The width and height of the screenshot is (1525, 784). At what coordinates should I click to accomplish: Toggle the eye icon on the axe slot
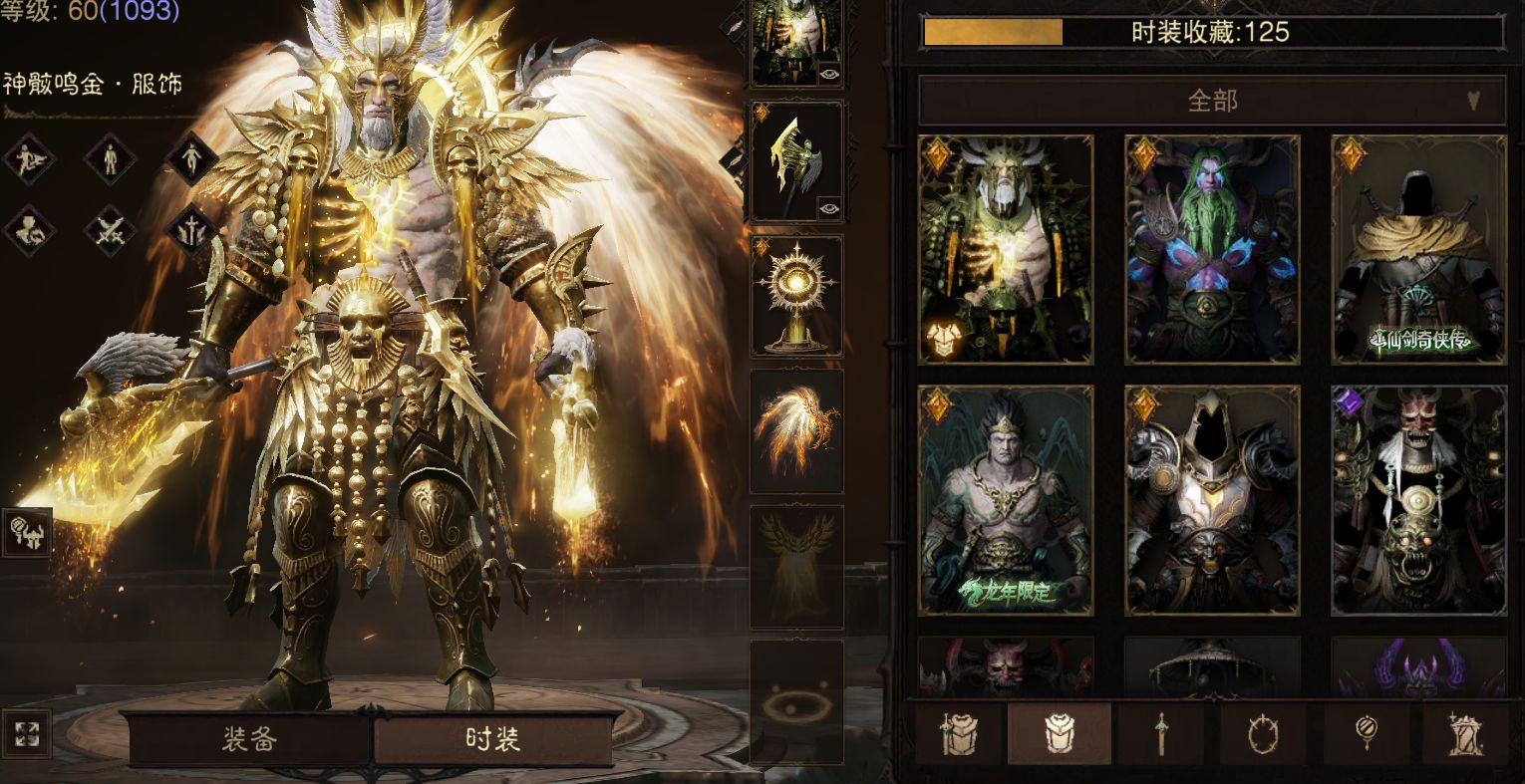(x=829, y=208)
